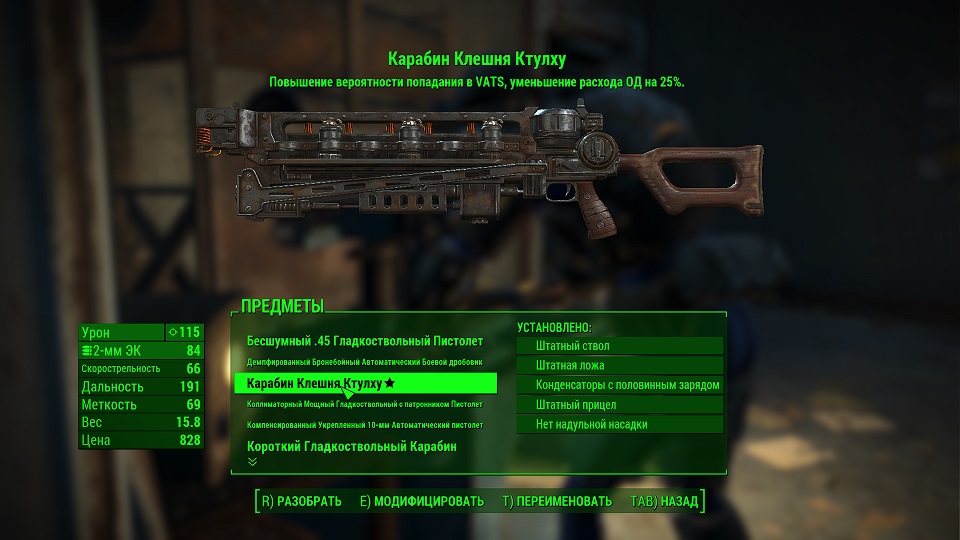Select the highlighted Карабин Клешня Ктулху item
This screenshot has width=960, height=540.
point(364,383)
